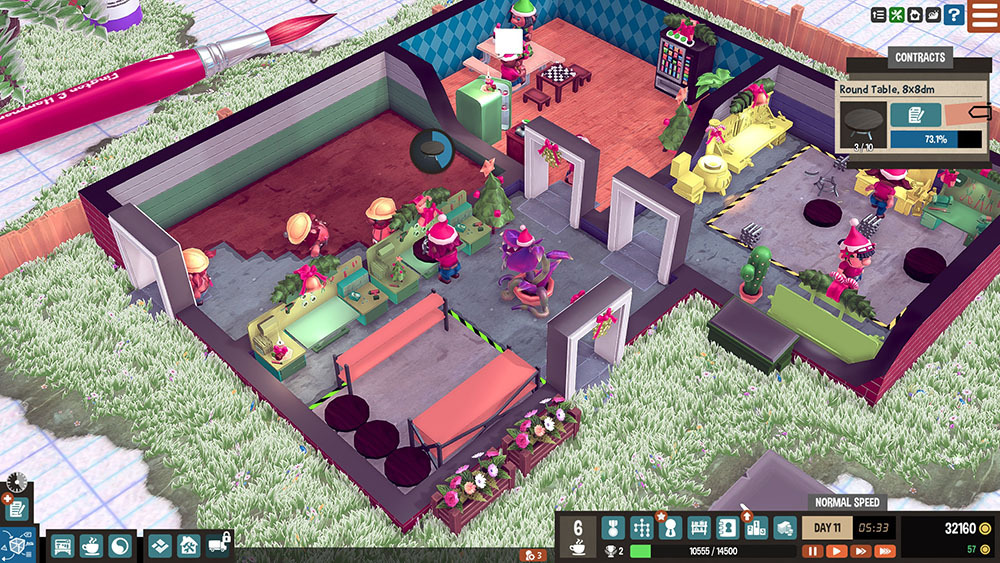Open the coffee cup build category

pyautogui.click(x=91, y=546)
